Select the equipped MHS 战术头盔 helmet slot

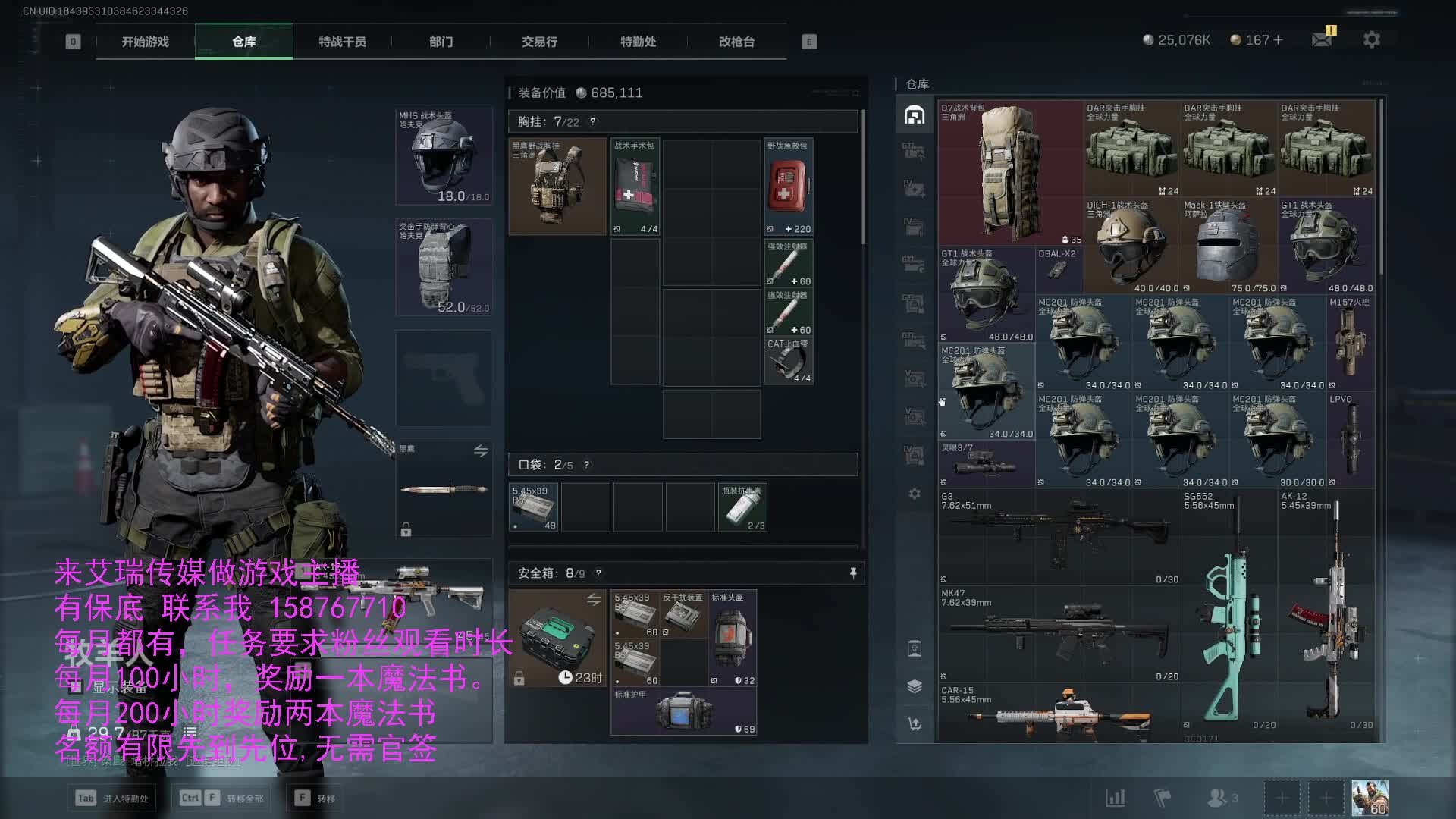coord(444,156)
